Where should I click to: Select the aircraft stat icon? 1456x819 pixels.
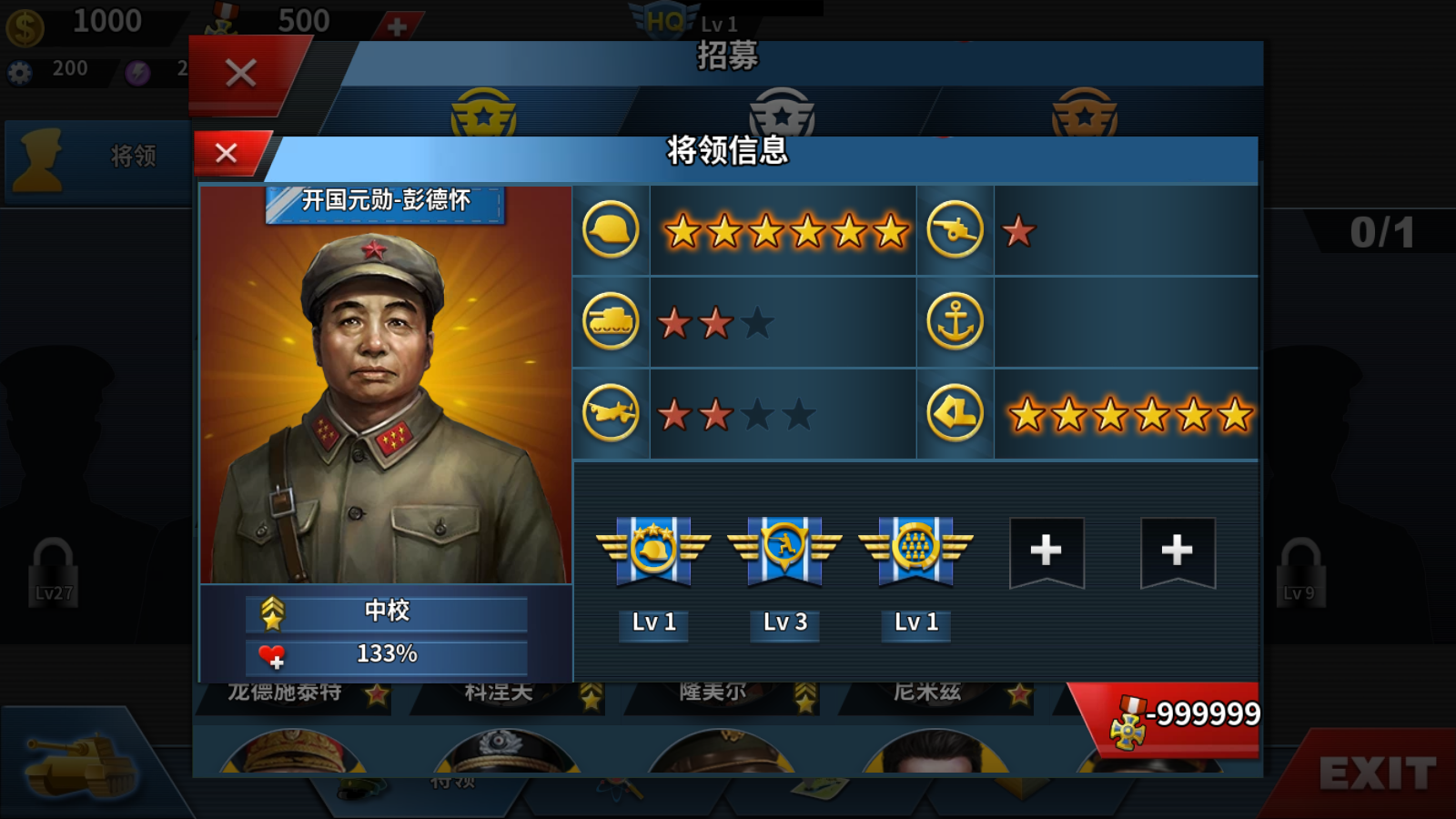[610, 411]
